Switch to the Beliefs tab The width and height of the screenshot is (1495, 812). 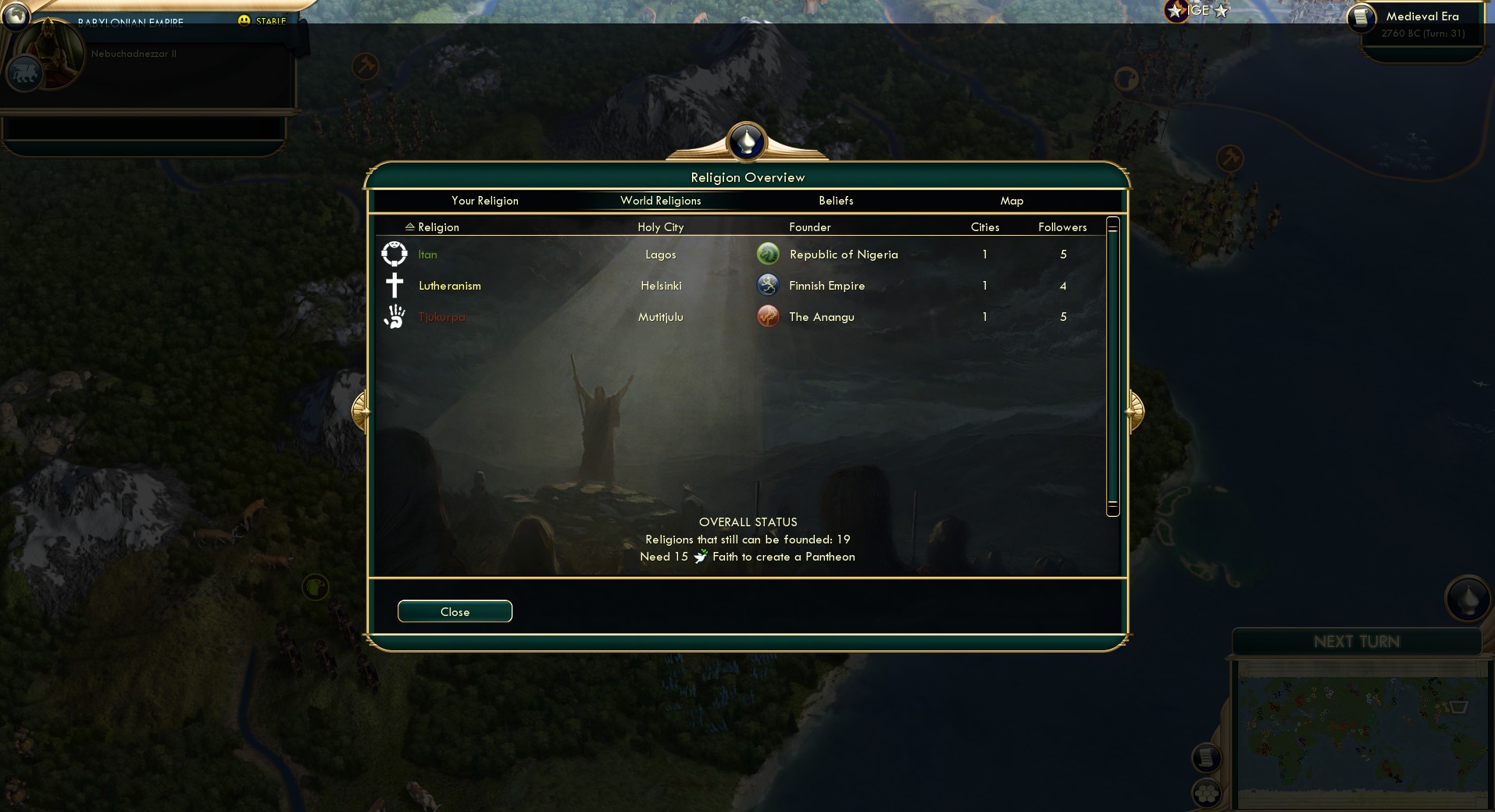point(835,201)
